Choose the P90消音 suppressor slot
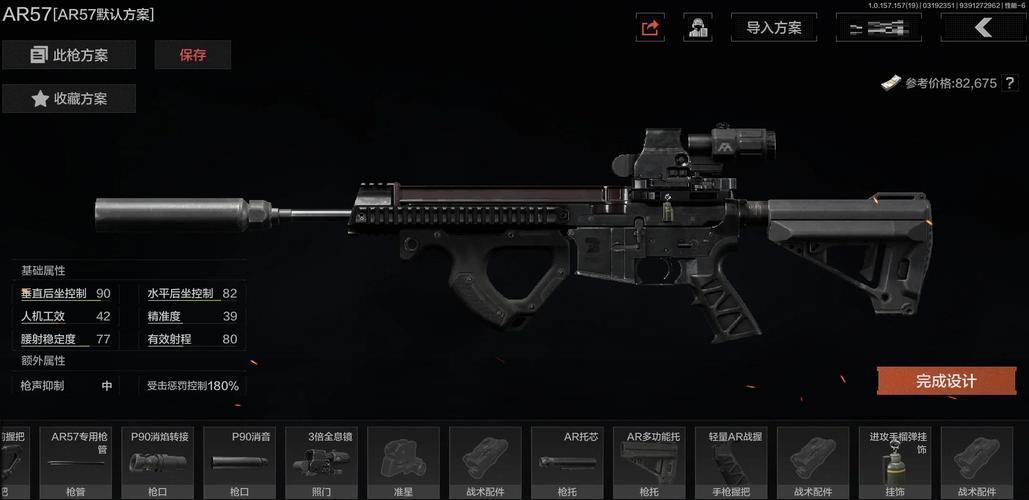The image size is (1029, 500). [x=239, y=462]
